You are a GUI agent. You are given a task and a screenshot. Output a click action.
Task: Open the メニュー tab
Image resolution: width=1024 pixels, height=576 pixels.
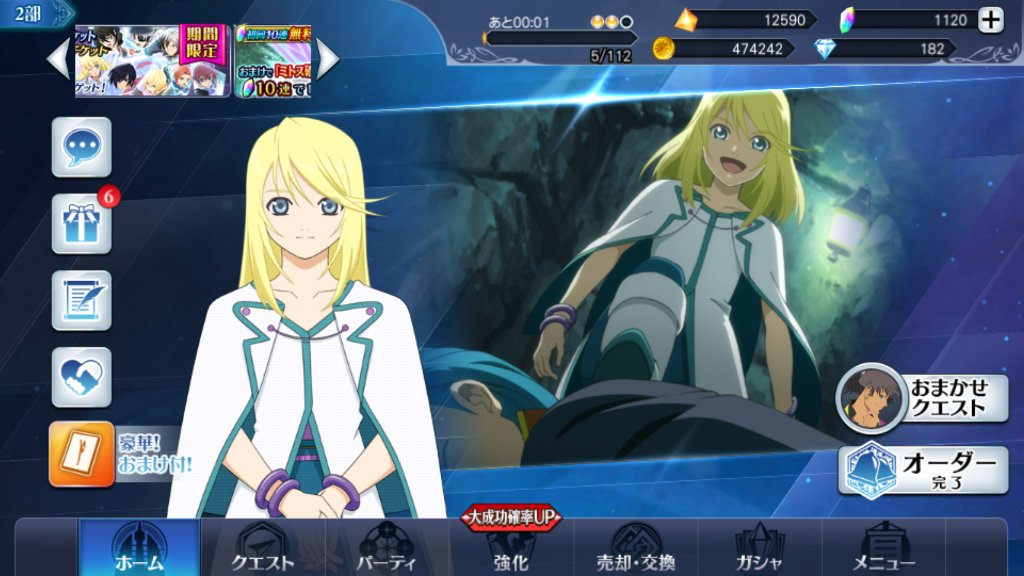pos(884,548)
